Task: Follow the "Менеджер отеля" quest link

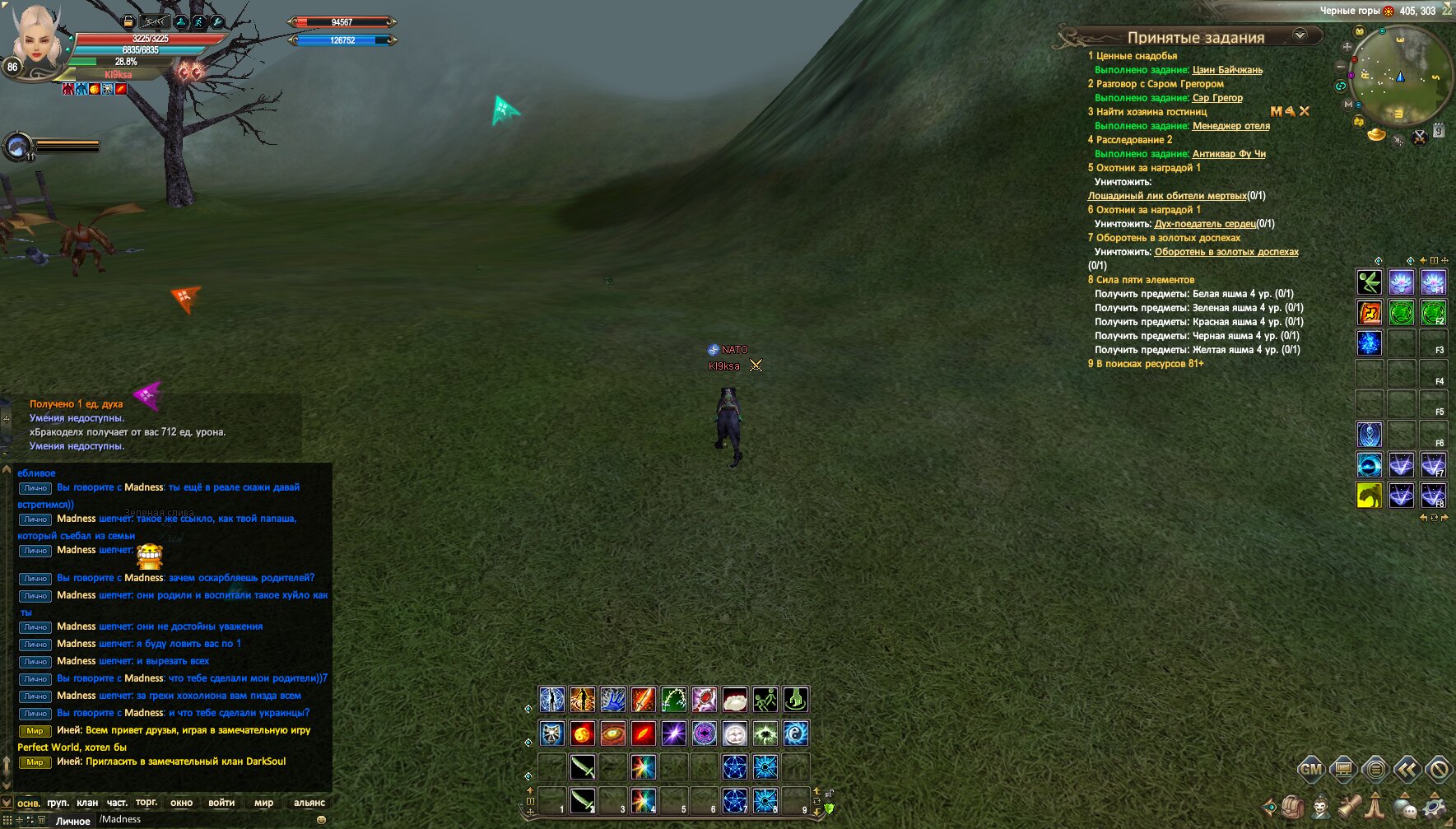Action: click(x=1230, y=126)
